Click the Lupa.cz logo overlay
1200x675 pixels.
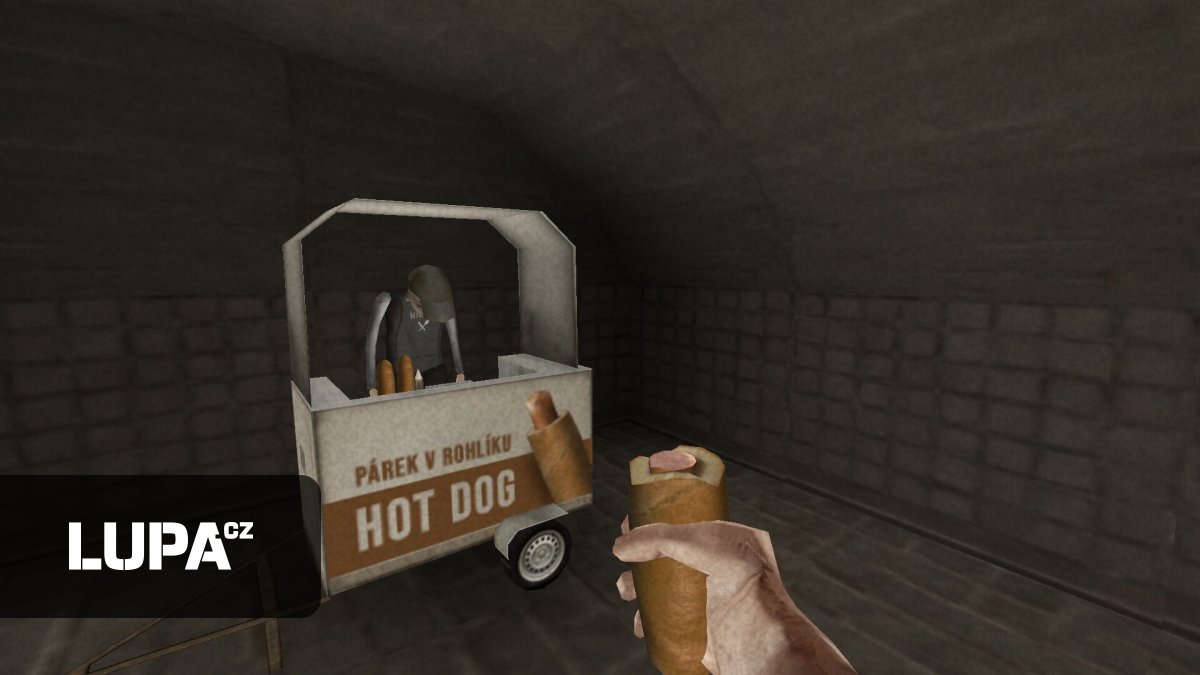(160, 545)
